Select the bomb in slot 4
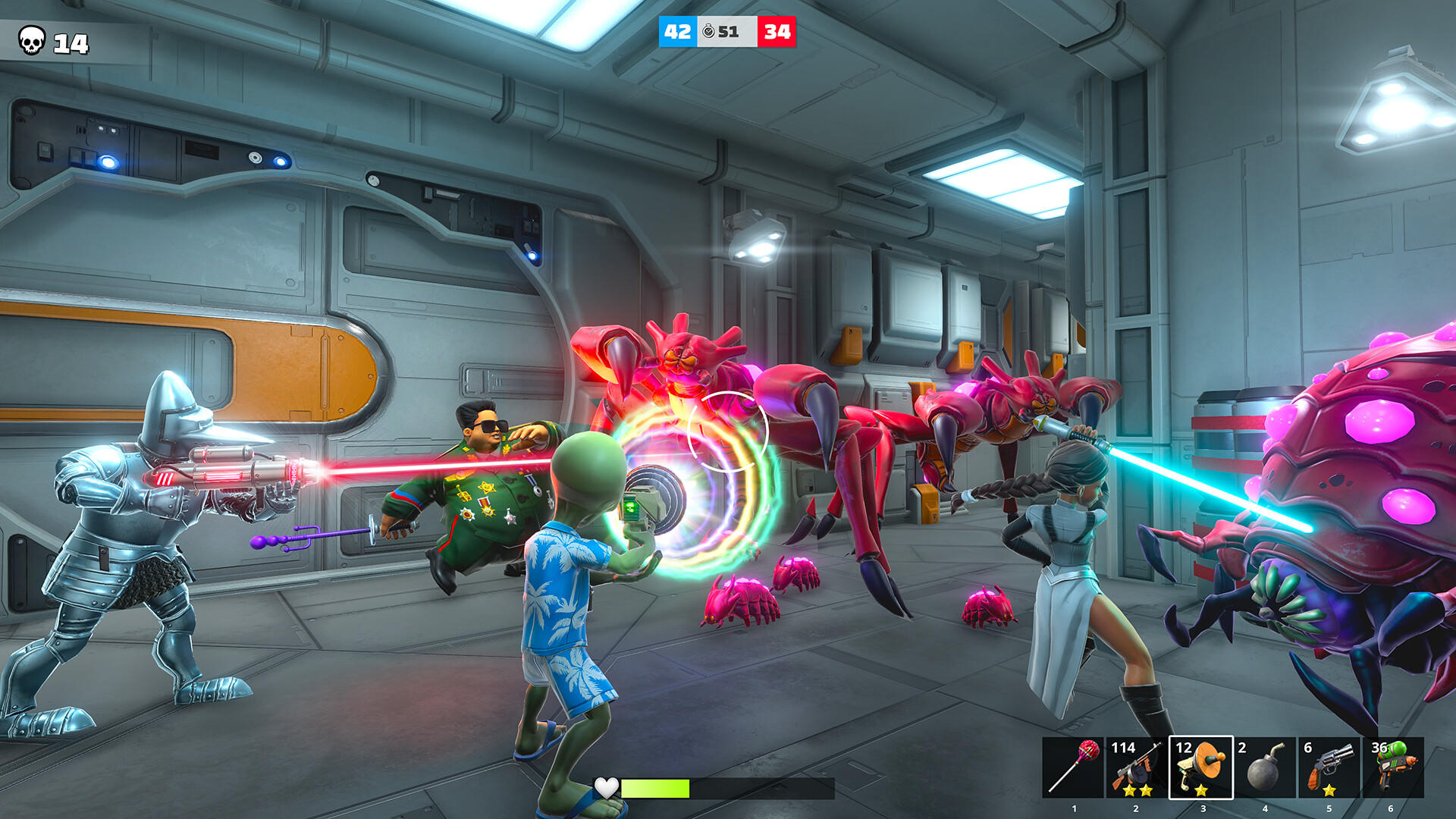1456x819 pixels. (x=1265, y=767)
